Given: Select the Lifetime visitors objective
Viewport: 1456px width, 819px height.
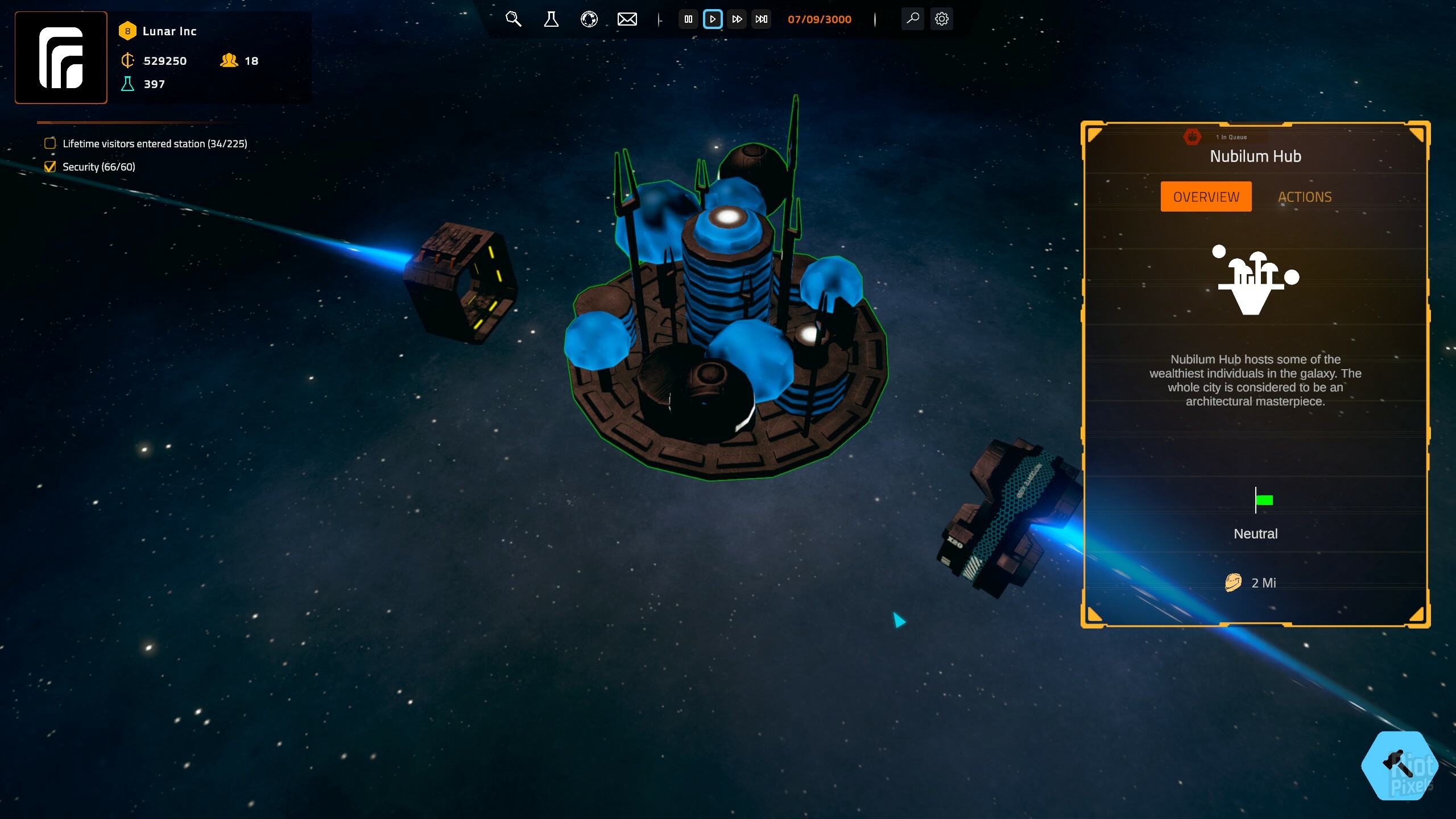Looking at the screenshot, I should coord(154,144).
